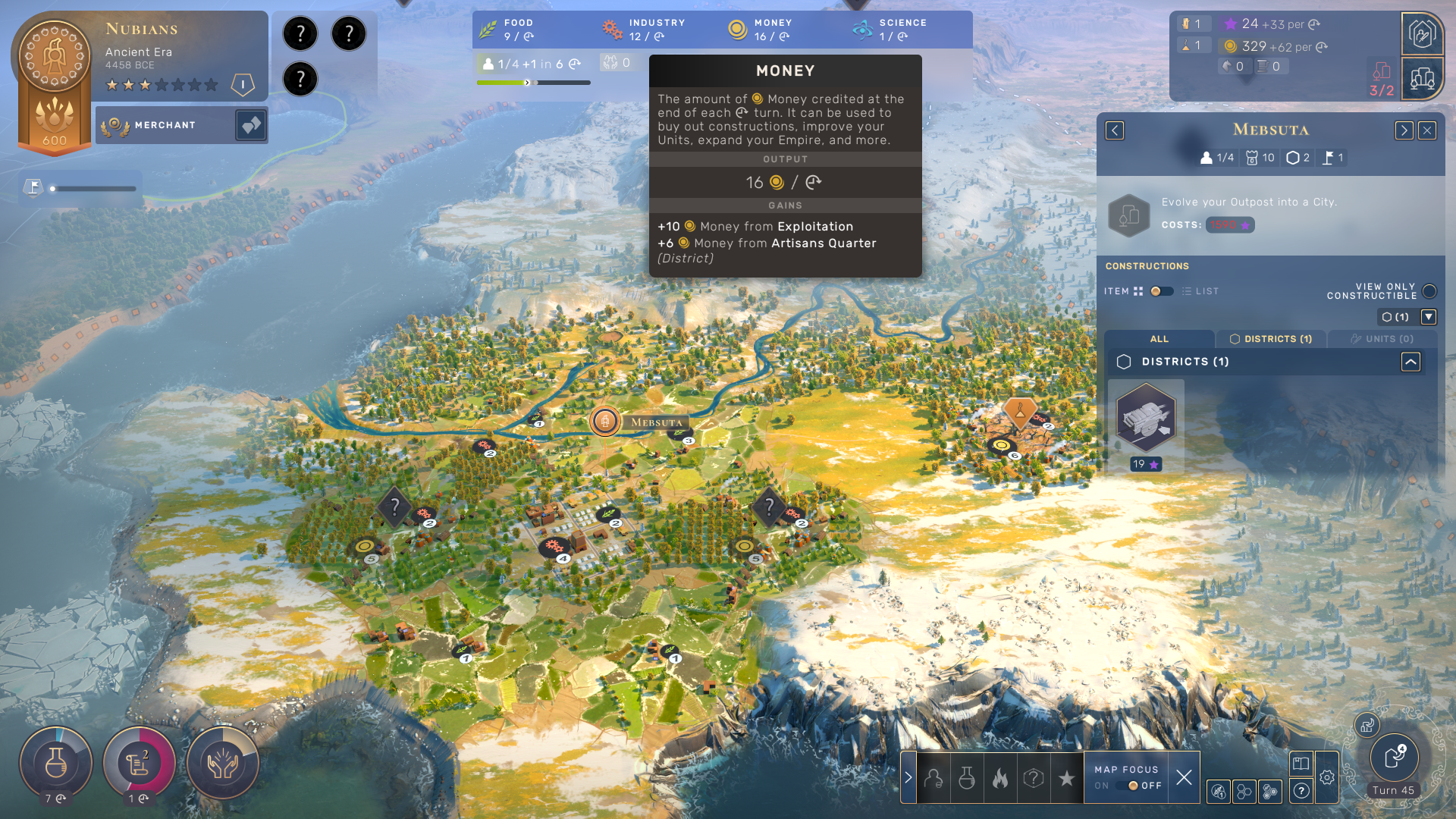Image resolution: width=1456 pixels, height=819 pixels.
Task: Open the science research flask circle
Action: tap(56, 764)
